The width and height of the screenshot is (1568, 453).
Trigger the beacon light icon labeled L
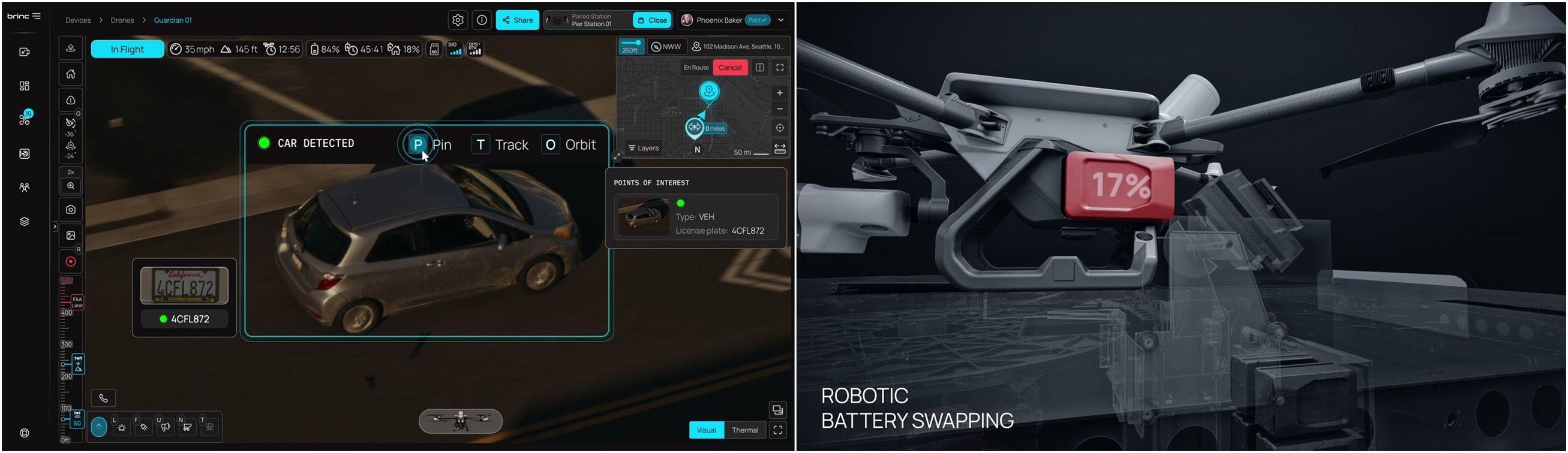tap(121, 426)
